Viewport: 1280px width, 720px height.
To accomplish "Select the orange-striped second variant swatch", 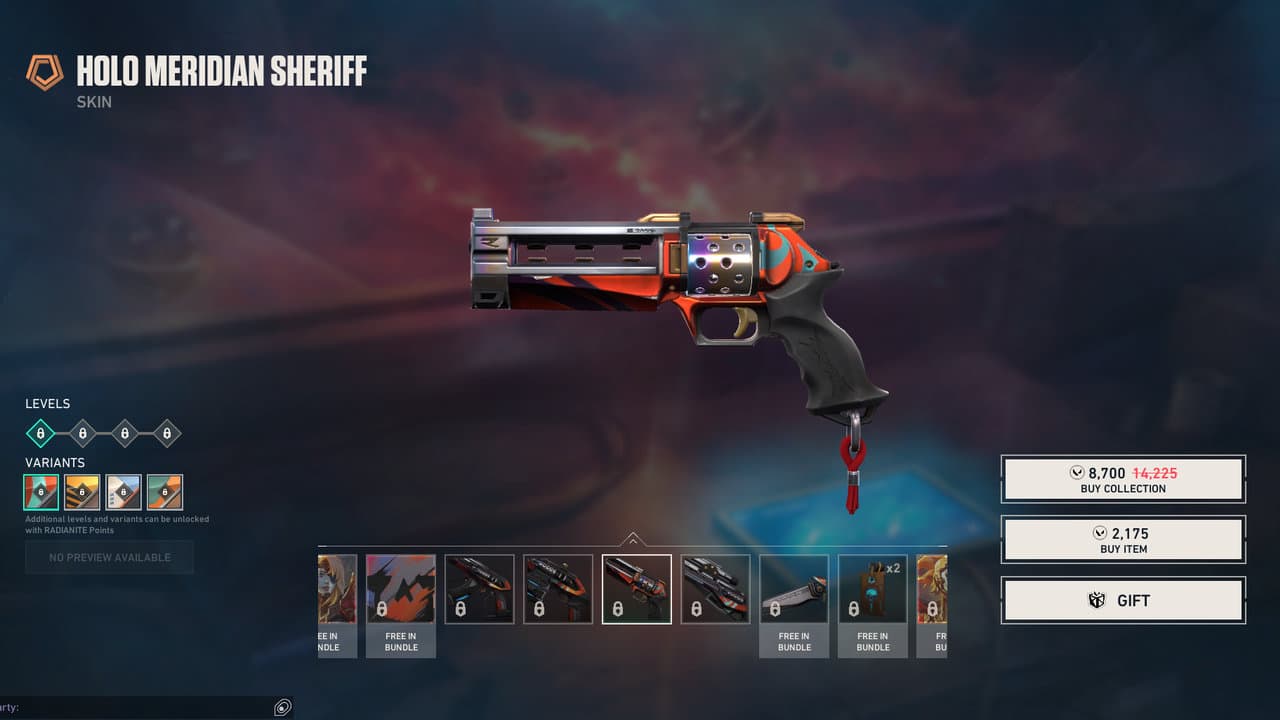I will 82,491.
